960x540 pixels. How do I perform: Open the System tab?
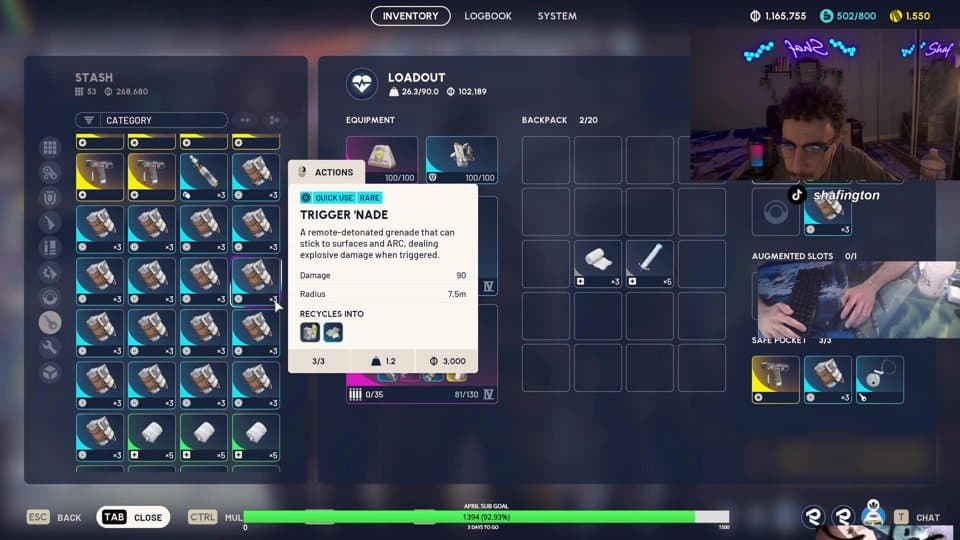(557, 16)
